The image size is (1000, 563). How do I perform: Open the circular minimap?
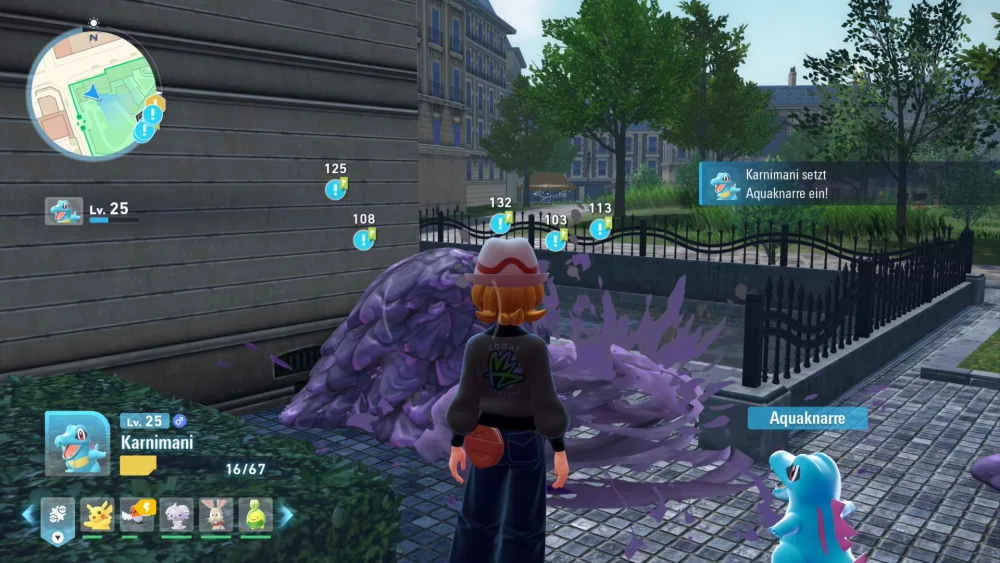coord(92,92)
